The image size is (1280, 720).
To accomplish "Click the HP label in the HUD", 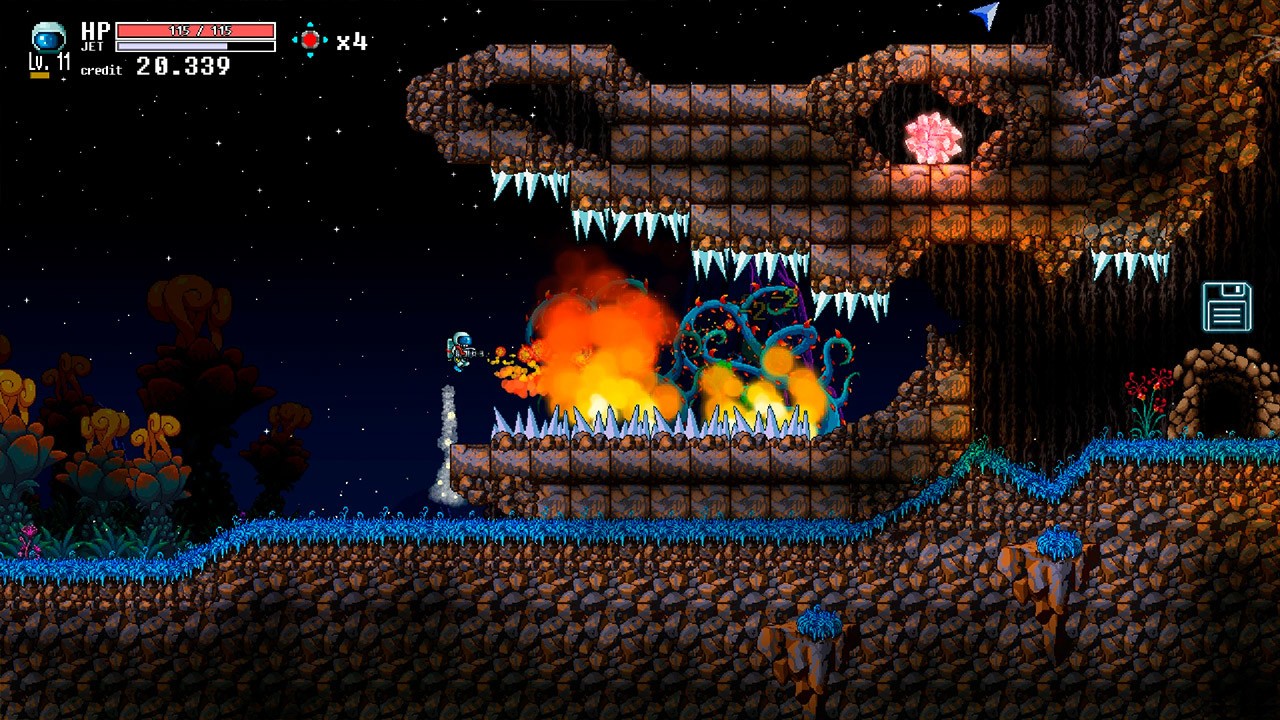I will coord(94,29).
